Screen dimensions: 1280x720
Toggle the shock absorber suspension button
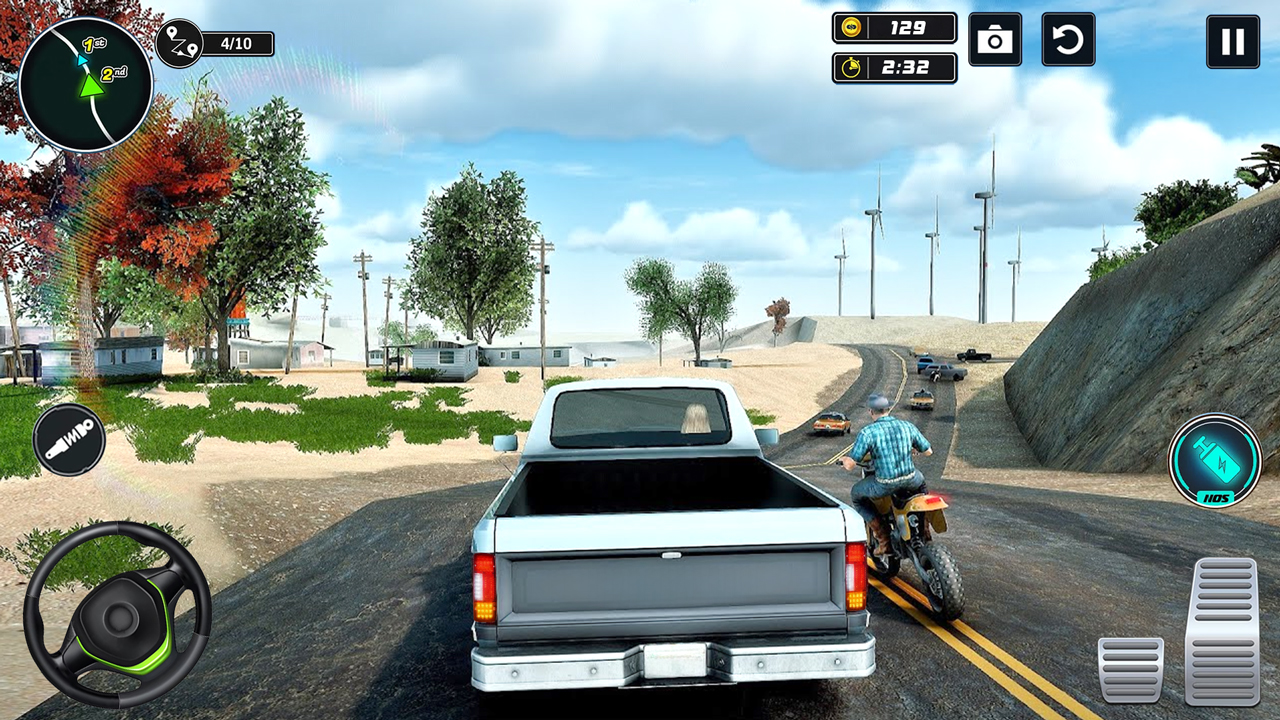[x=69, y=439]
